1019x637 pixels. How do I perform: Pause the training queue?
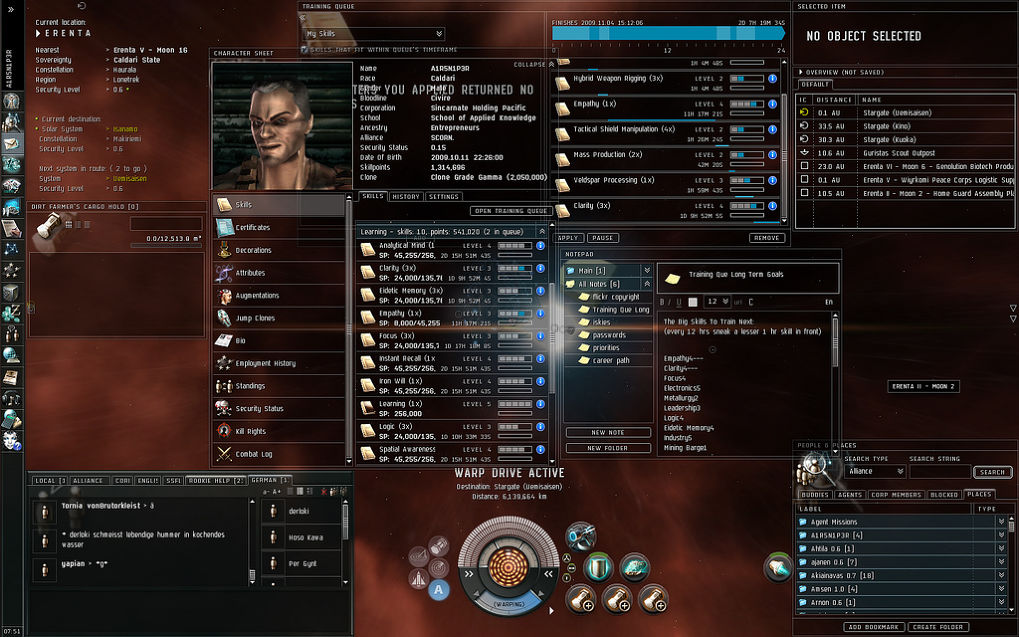coord(601,238)
